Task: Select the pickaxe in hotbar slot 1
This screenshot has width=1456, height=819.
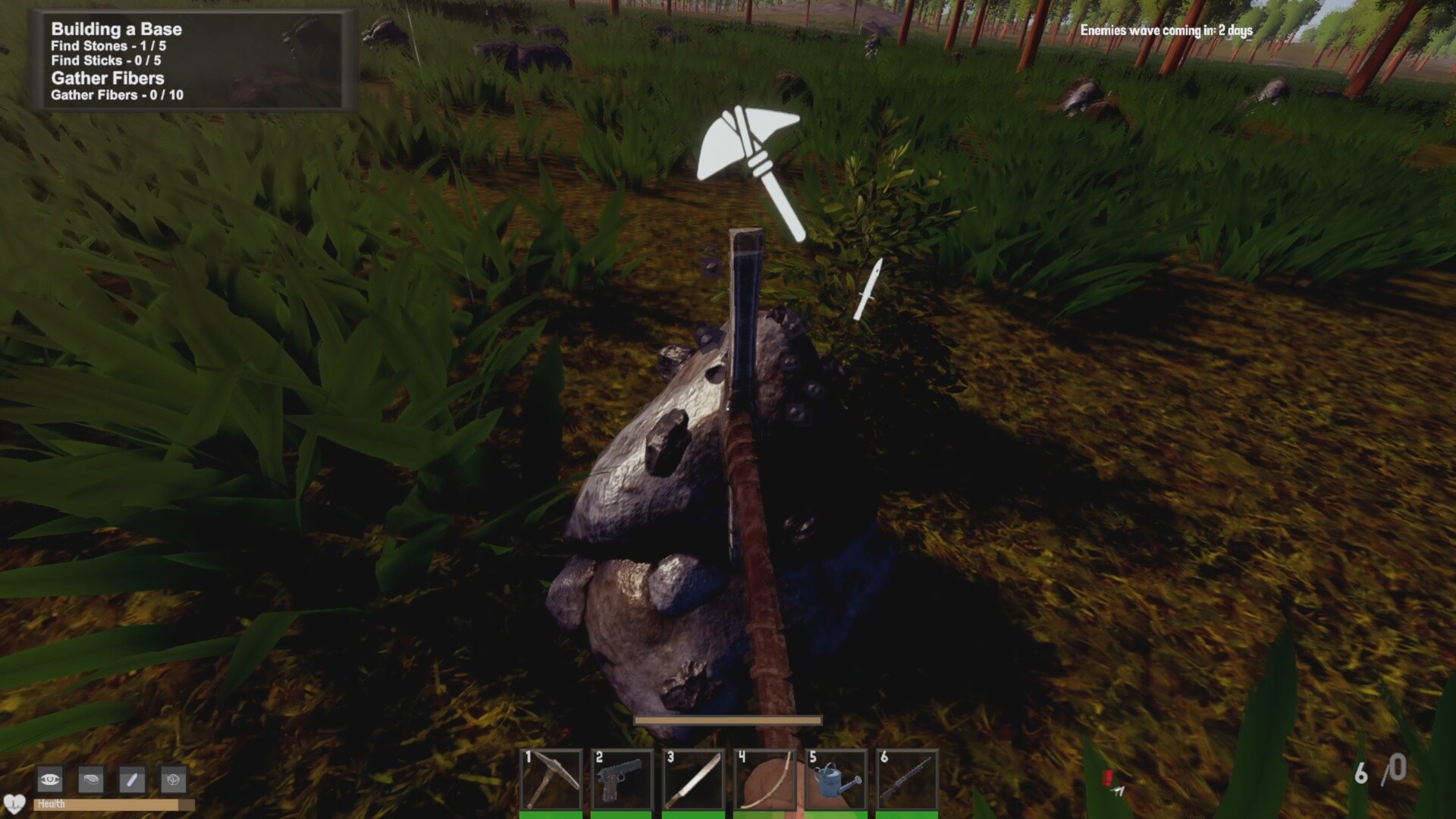Action: tap(551, 780)
